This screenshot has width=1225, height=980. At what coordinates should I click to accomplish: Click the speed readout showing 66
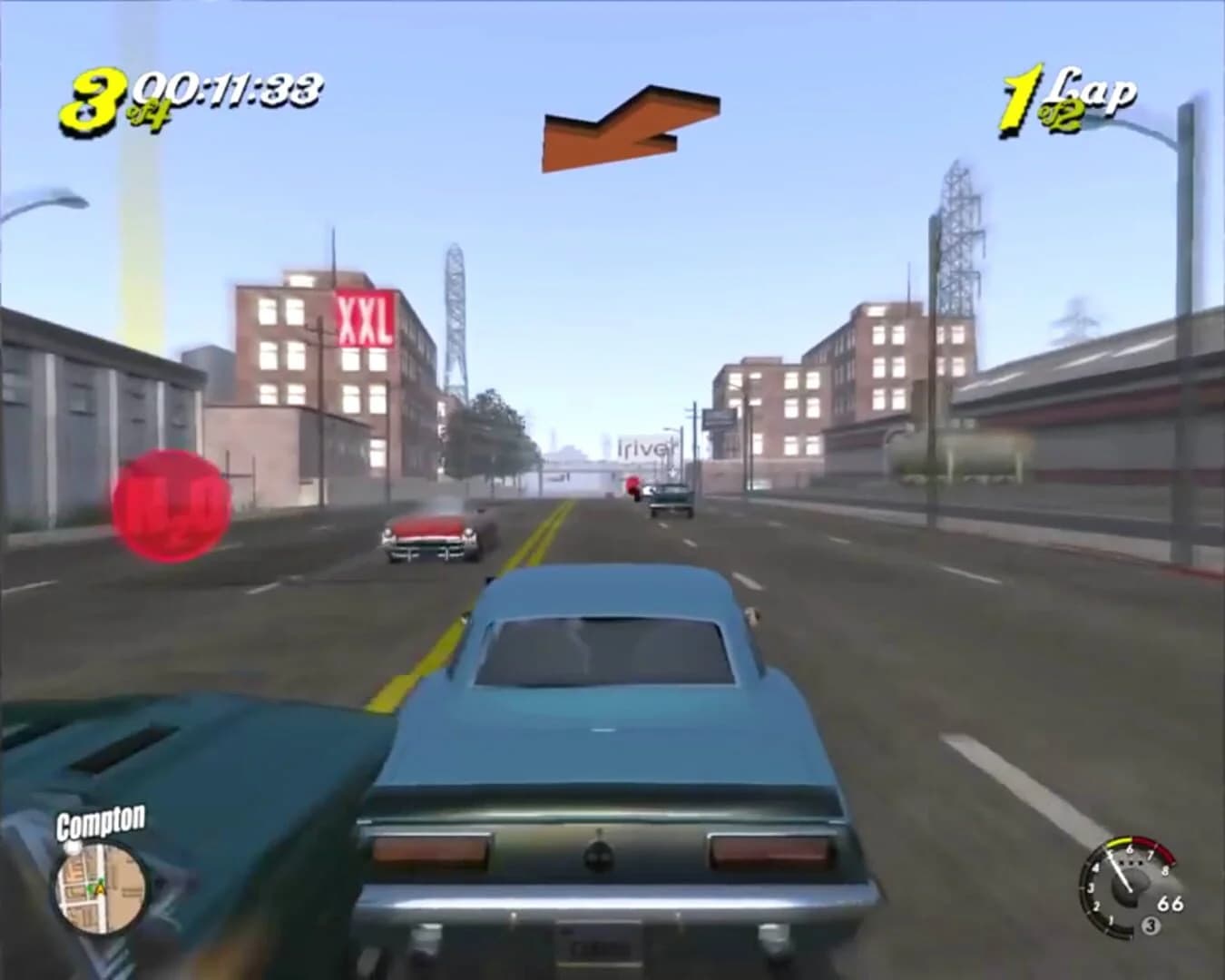pos(1171,903)
